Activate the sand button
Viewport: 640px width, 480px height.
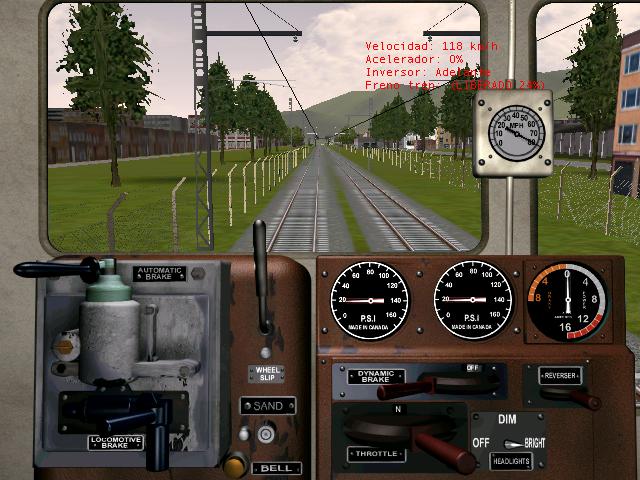tap(266, 434)
